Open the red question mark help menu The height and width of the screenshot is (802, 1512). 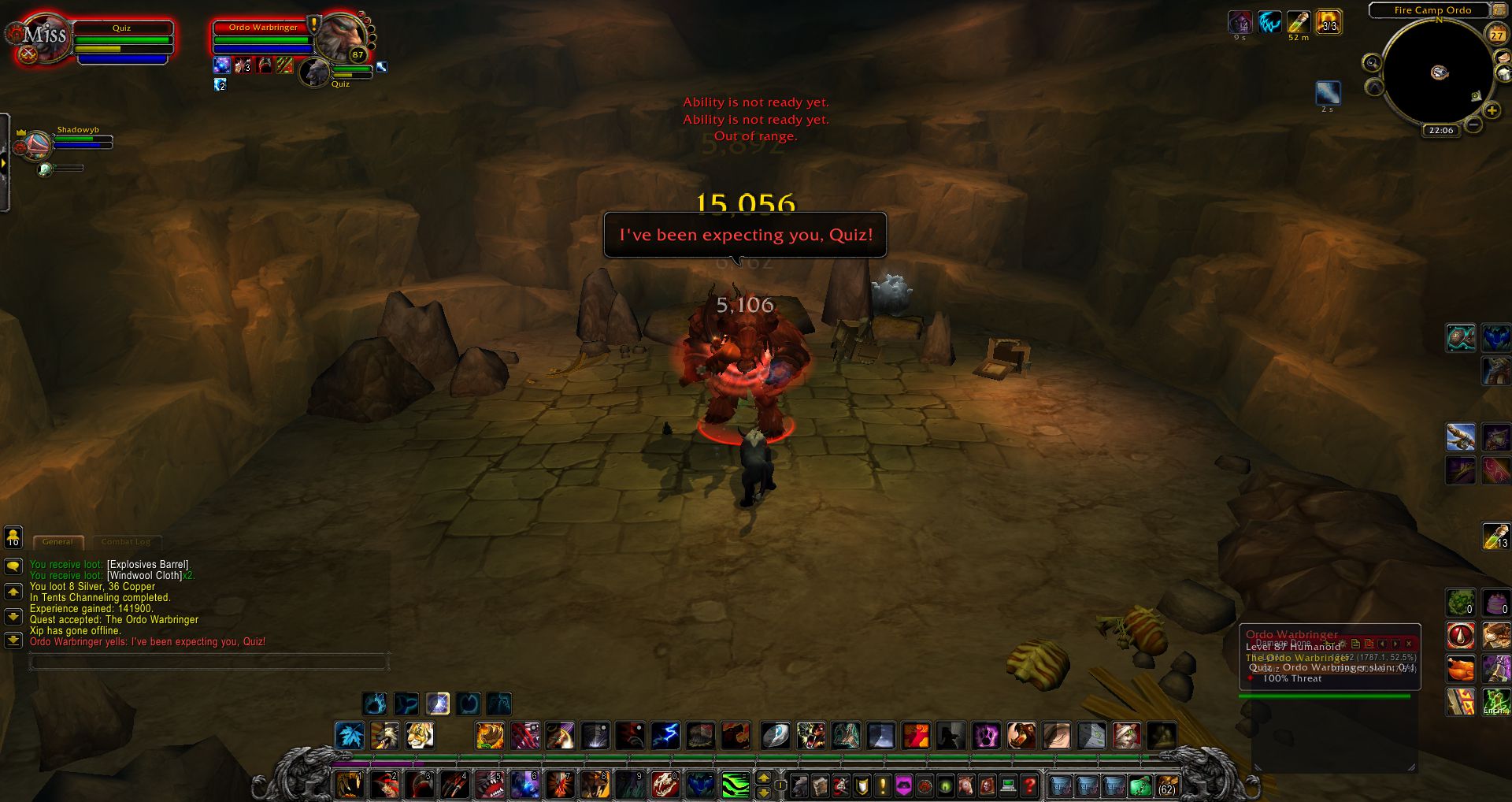point(1029,785)
